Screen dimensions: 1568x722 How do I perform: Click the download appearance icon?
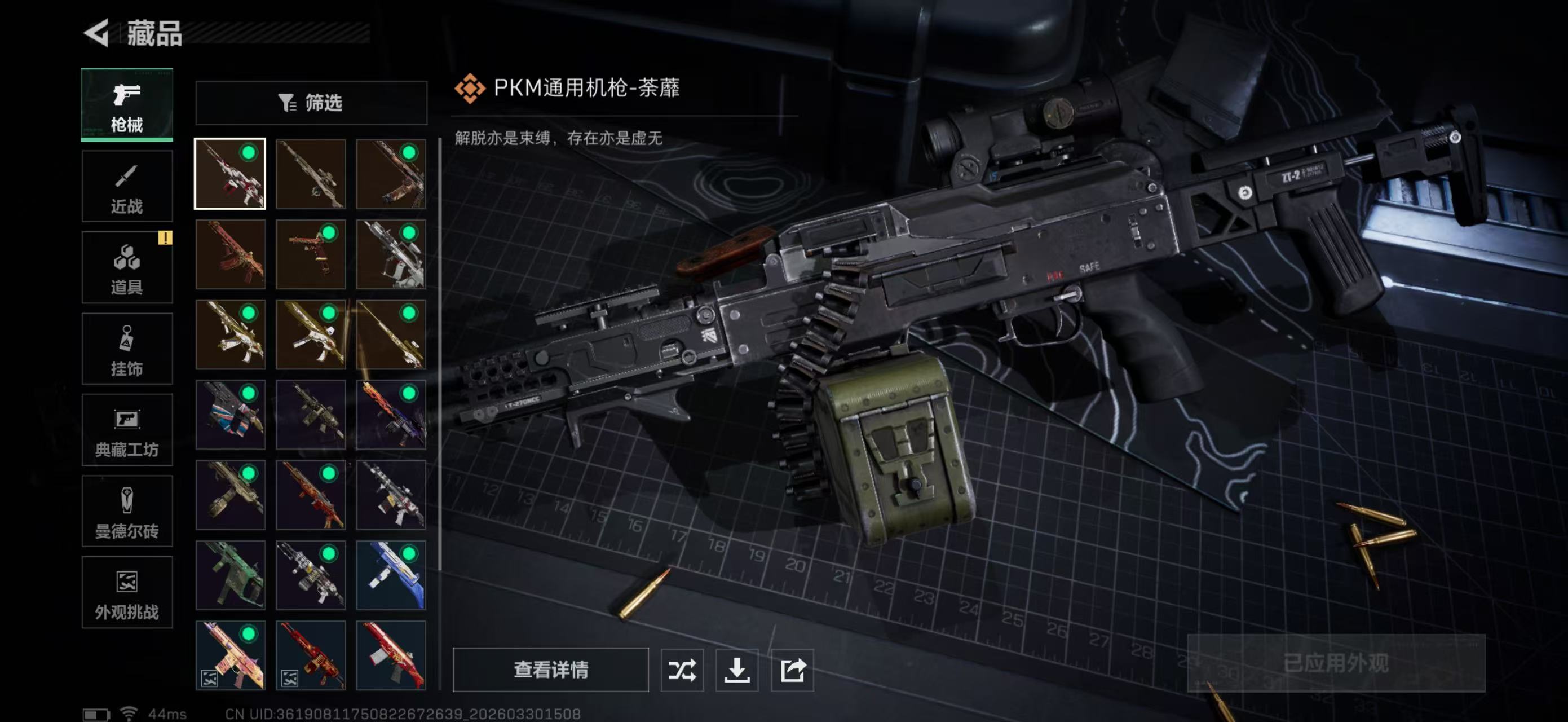click(x=739, y=670)
